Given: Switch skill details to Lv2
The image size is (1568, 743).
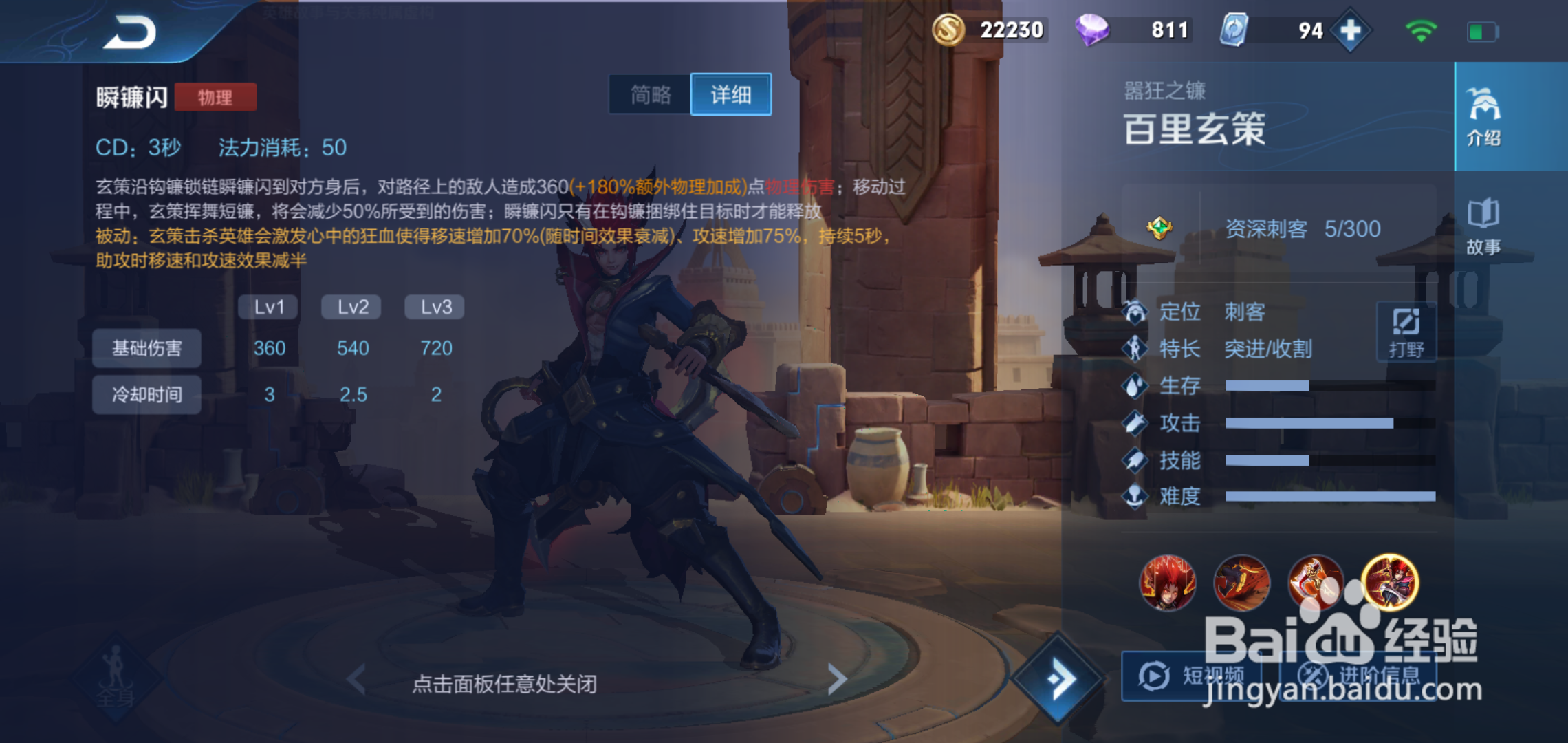Looking at the screenshot, I should (351, 307).
